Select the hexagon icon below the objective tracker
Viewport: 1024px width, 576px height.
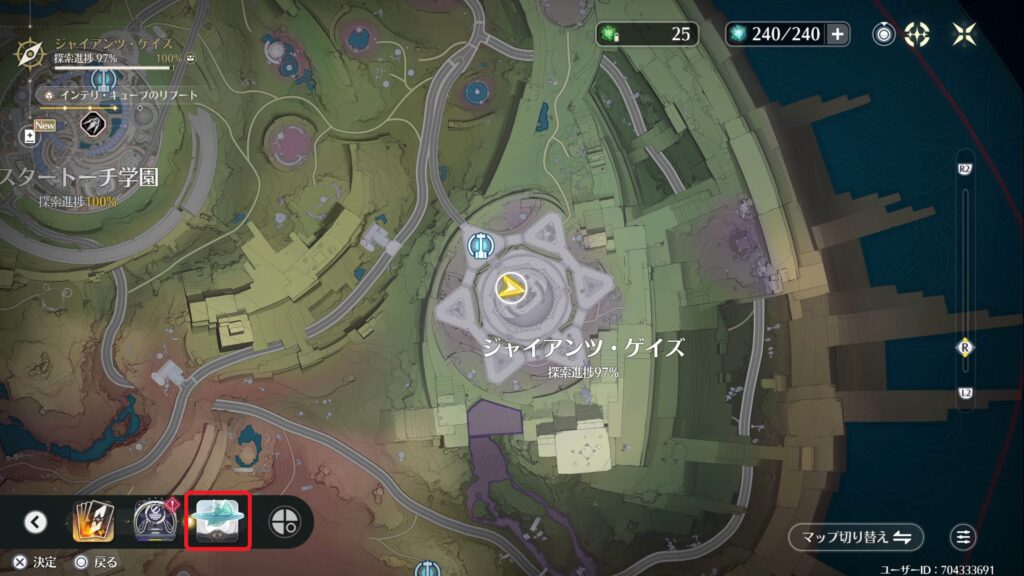tap(91, 123)
